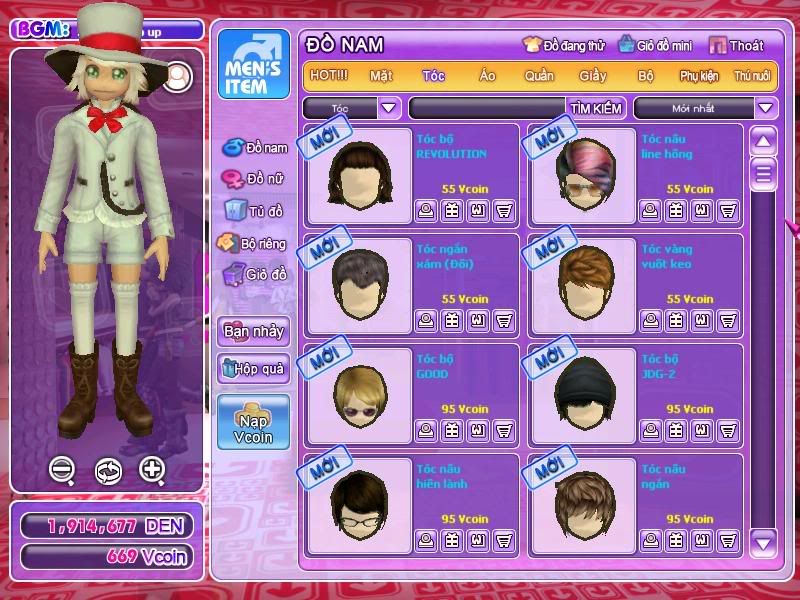
Task: Switch to the Áo clothing tab
Action: [487, 76]
